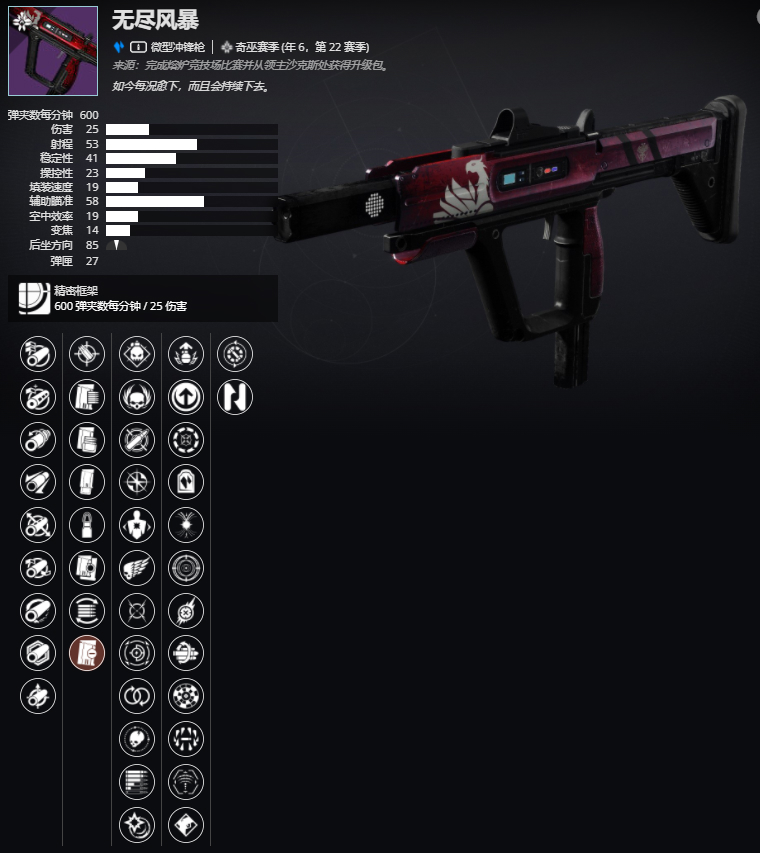Screen dimensions: 760x853
Task: Pick the horizontal list bars perk
Action: [x=137, y=781]
